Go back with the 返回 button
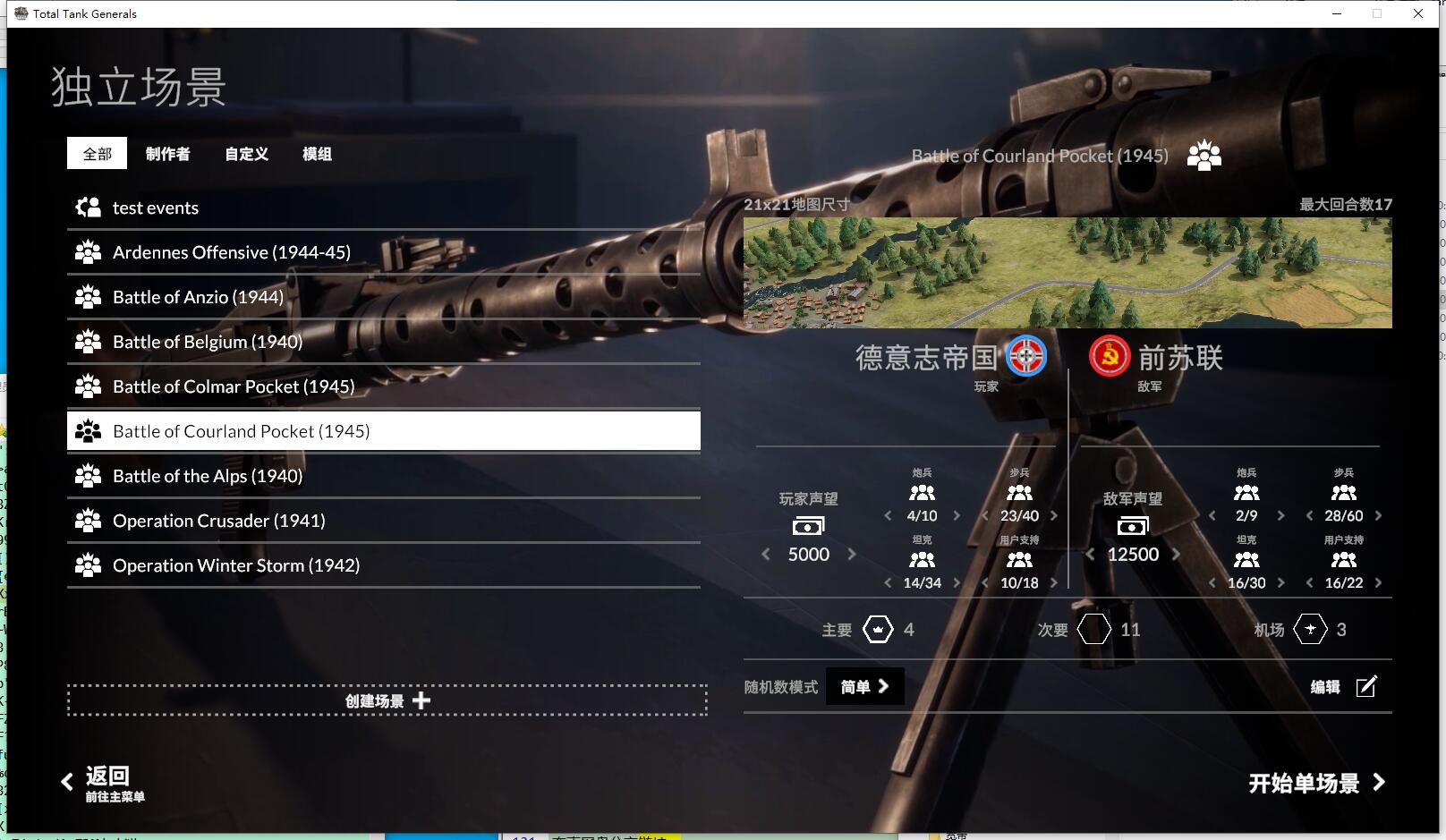Screen dimensions: 1446x840 [x=104, y=782]
